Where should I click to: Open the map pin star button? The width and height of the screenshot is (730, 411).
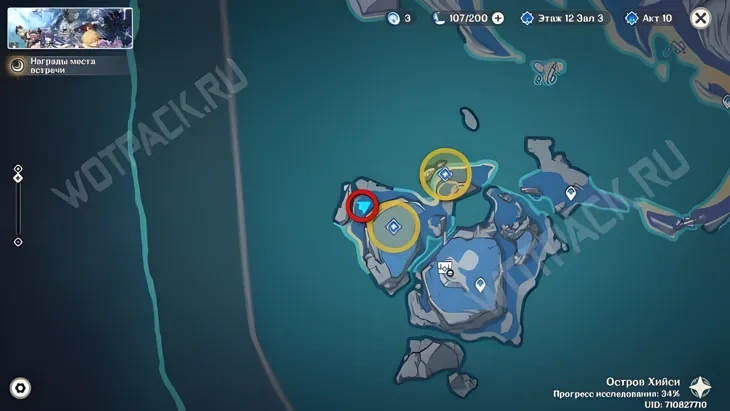[703, 388]
